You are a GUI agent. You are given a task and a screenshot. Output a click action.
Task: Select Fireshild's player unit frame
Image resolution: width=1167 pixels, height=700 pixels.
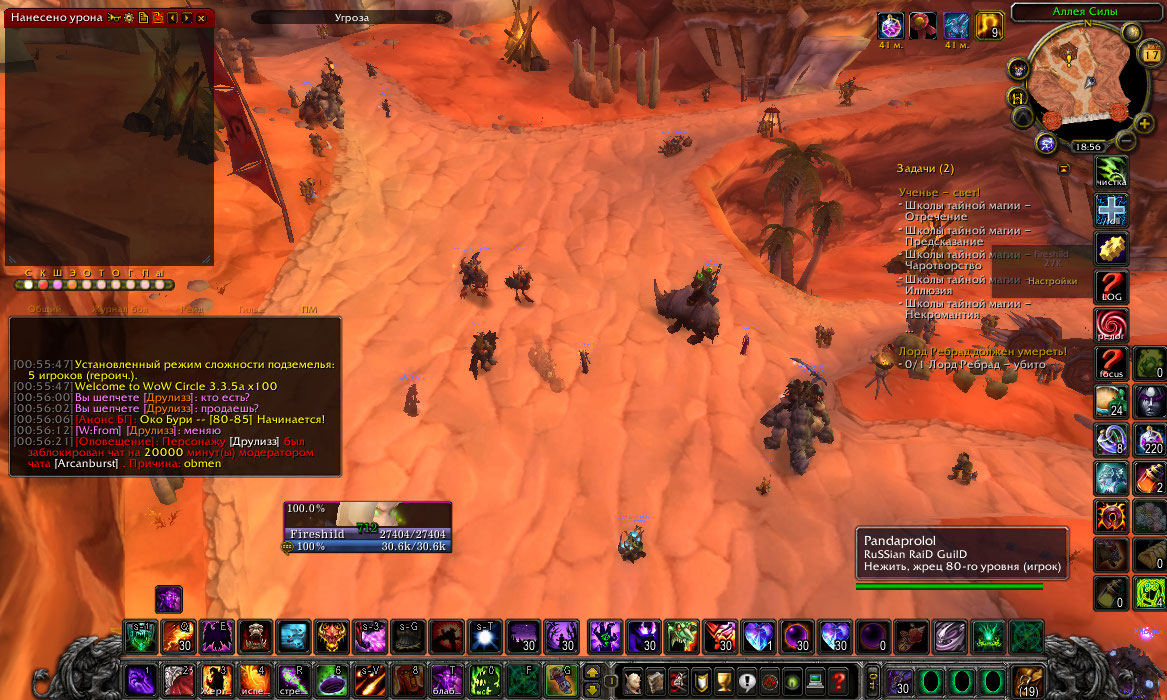coord(368,527)
